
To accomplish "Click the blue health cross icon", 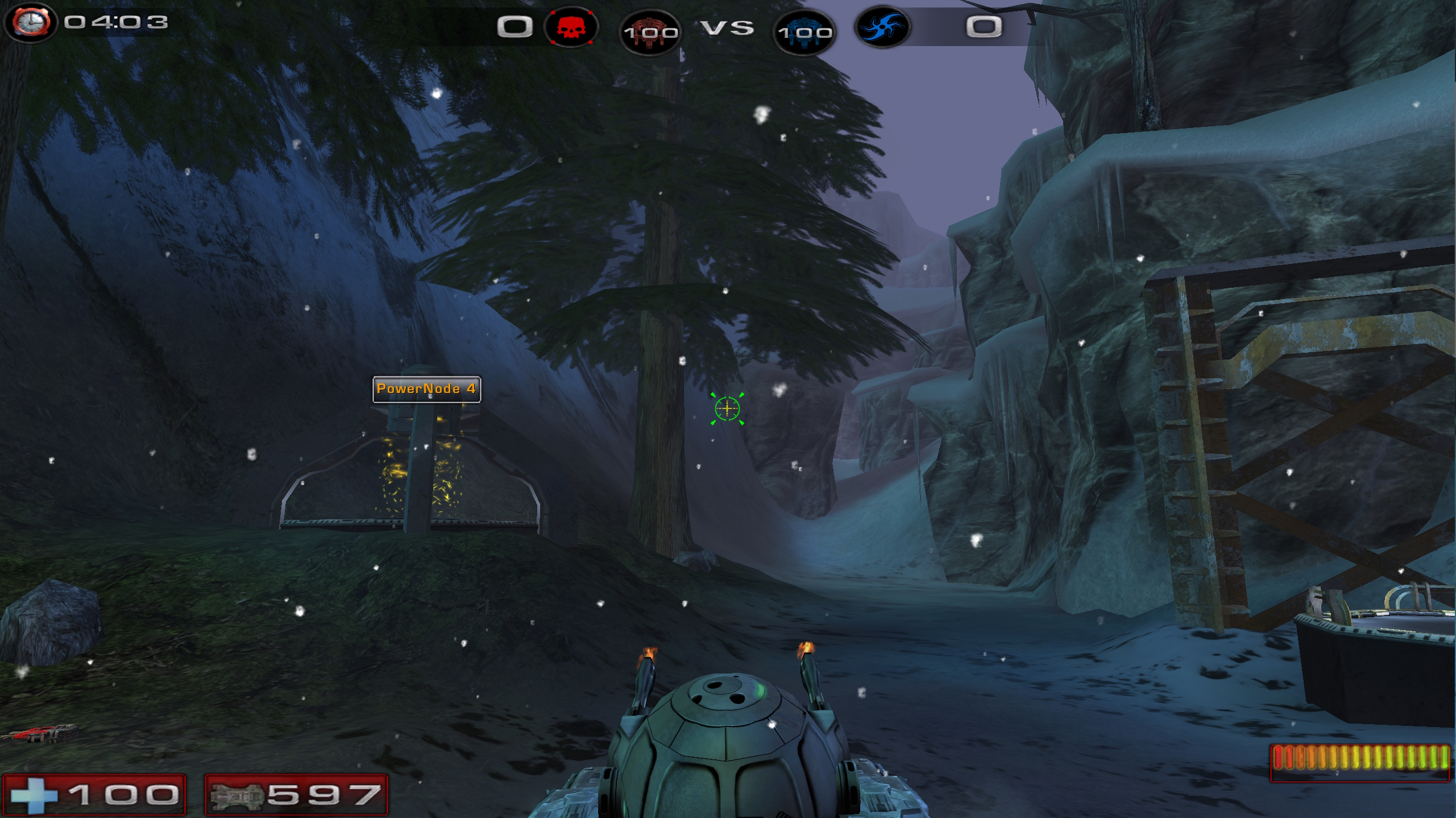I will tap(34, 794).
